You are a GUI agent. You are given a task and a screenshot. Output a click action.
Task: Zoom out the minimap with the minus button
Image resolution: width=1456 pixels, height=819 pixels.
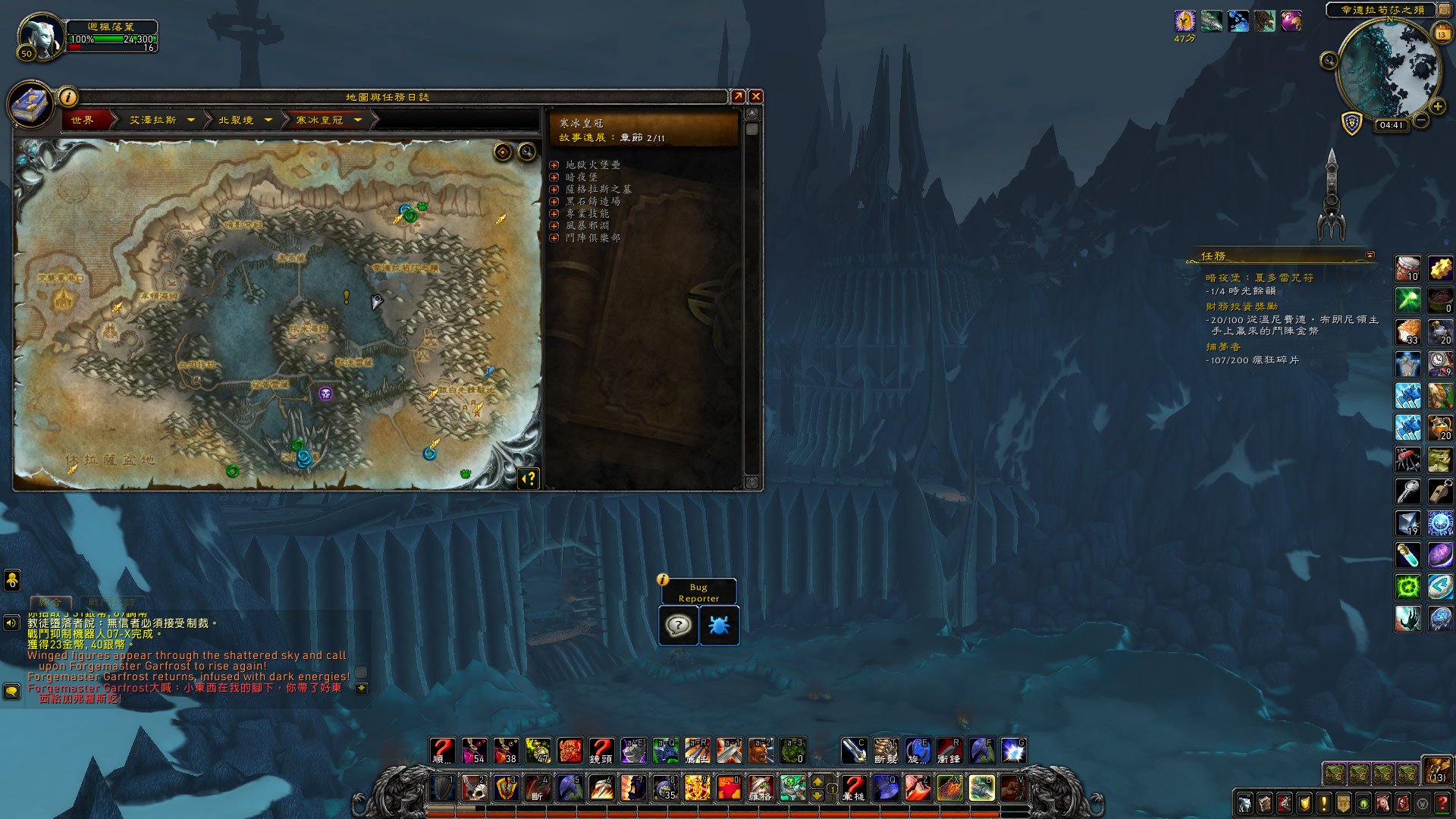1421,120
